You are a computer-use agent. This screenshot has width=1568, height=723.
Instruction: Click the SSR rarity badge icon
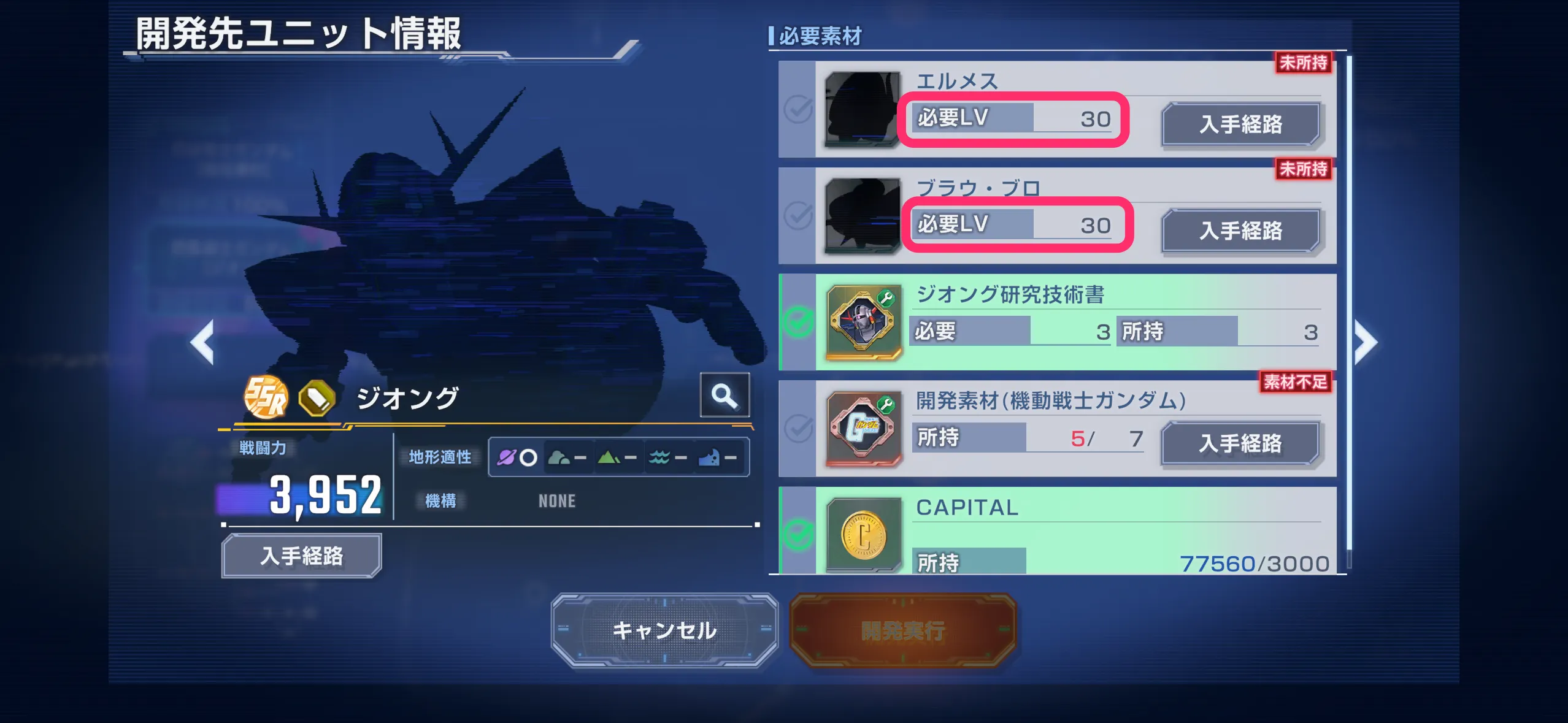point(265,397)
